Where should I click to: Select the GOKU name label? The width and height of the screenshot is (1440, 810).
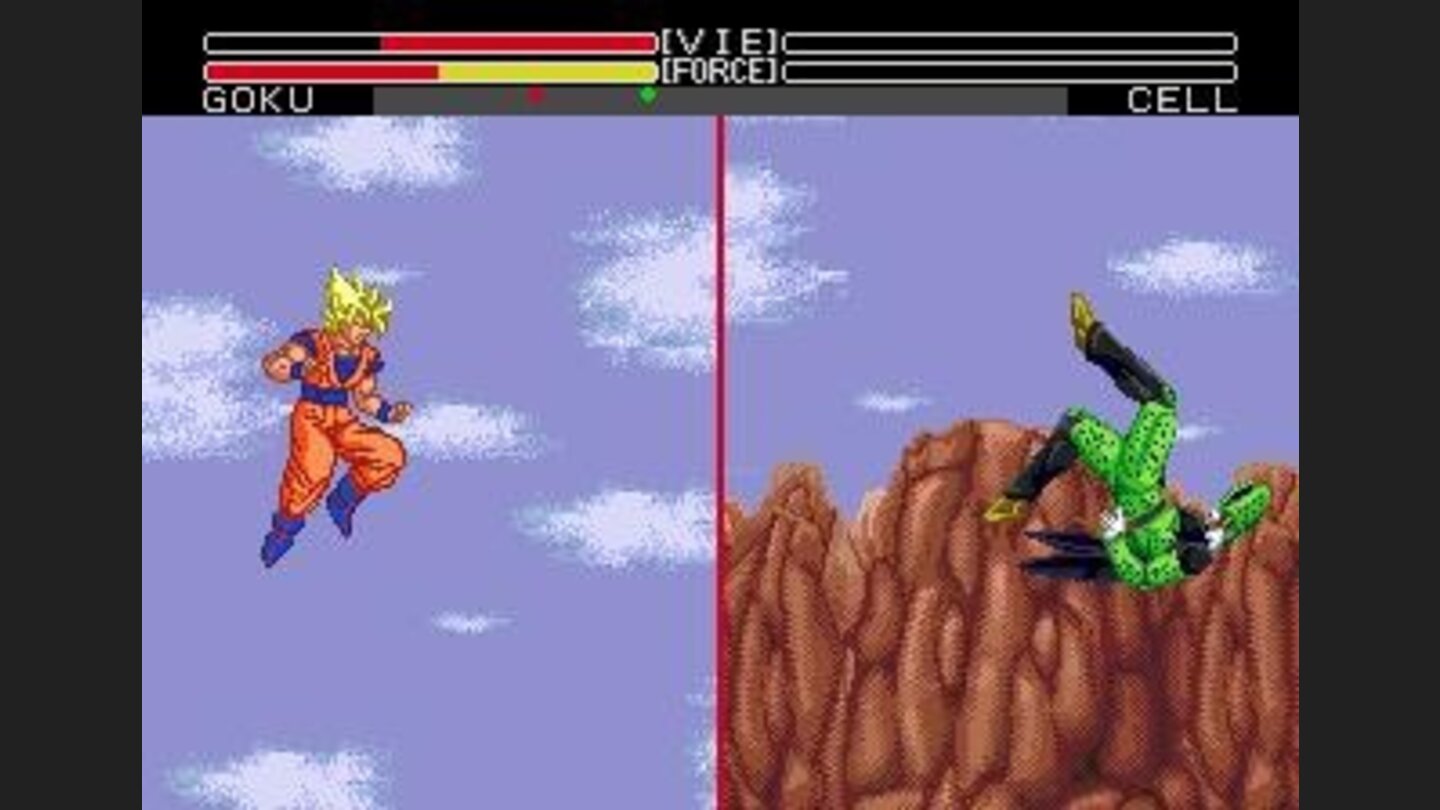255,100
